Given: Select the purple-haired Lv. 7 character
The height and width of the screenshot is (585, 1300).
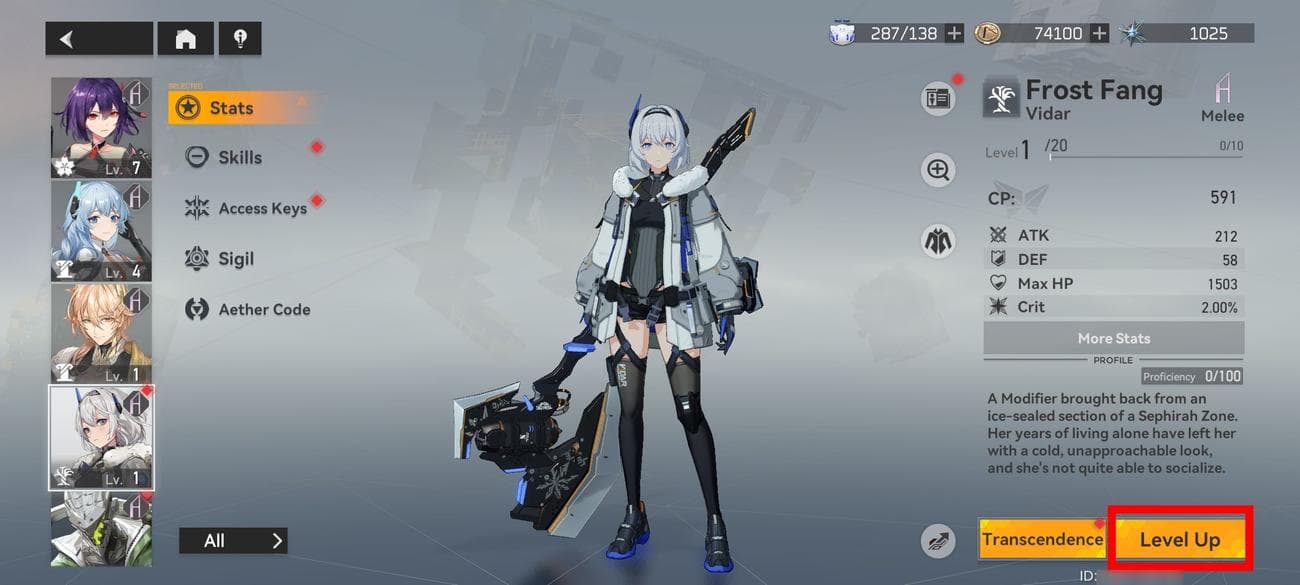Looking at the screenshot, I should [101, 128].
